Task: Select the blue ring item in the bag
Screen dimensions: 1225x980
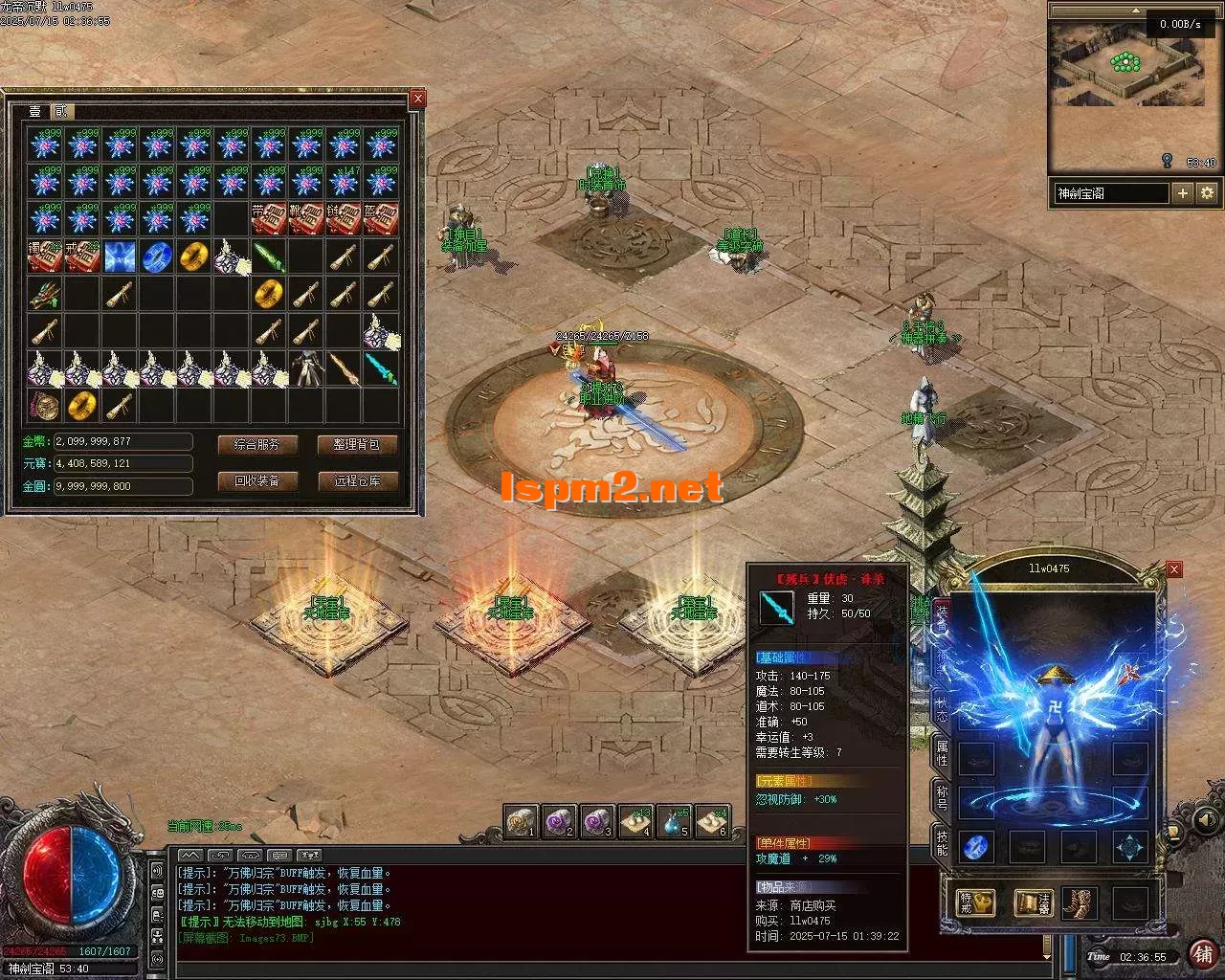Action: (157, 256)
